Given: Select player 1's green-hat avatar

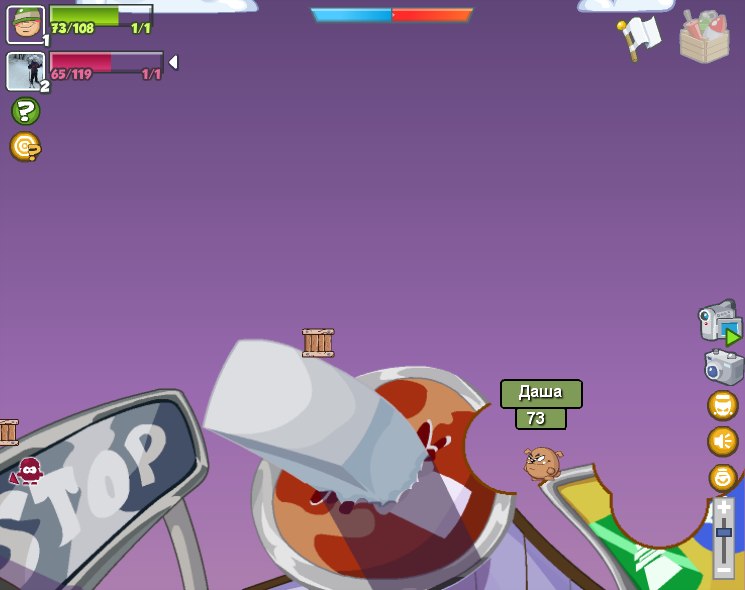Looking at the screenshot, I should pyautogui.click(x=25, y=24).
